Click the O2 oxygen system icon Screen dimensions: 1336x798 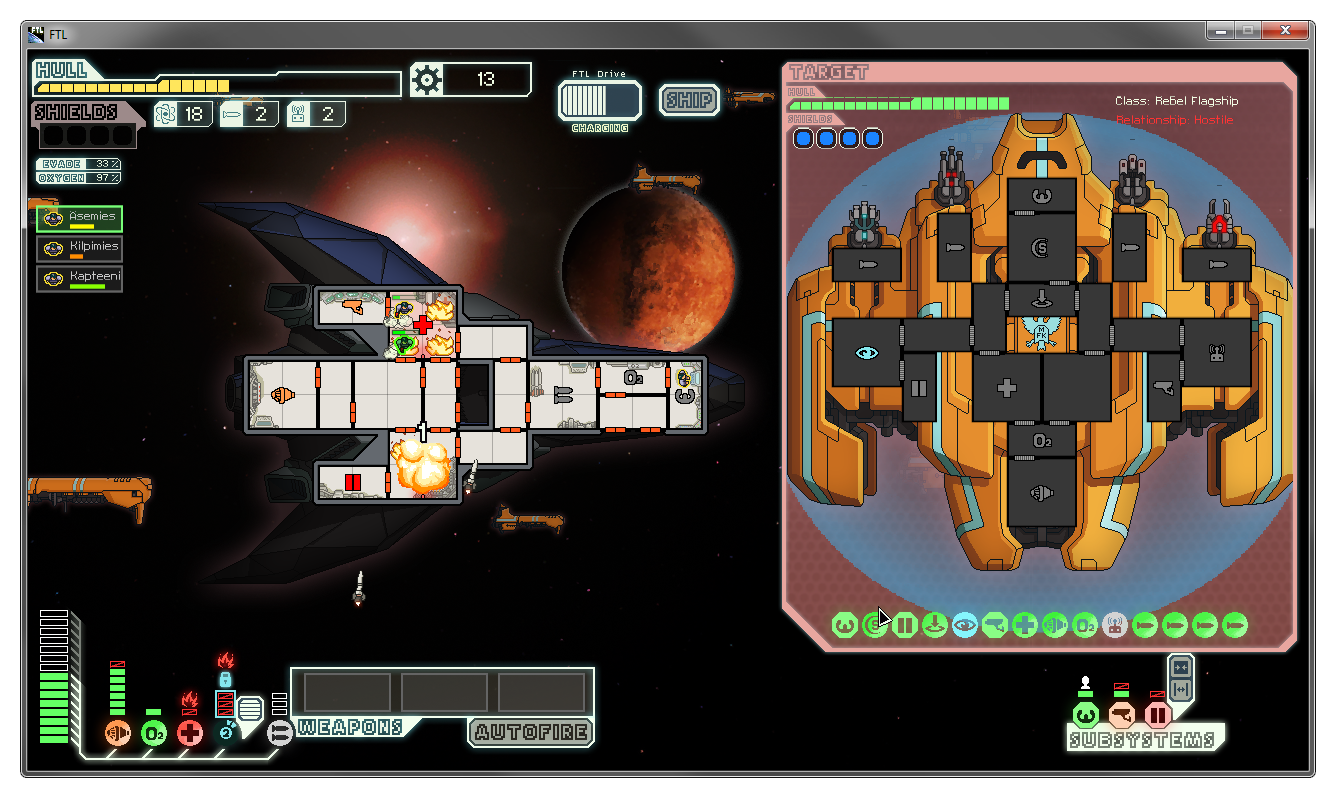pyautogui.click(x=154, y=733)
